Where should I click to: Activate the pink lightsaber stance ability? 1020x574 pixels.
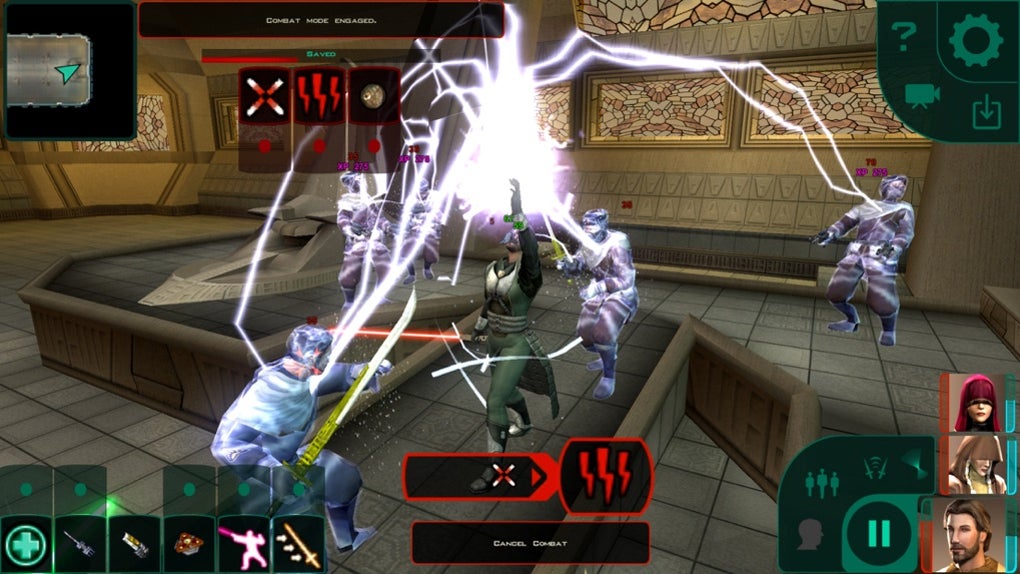click(x=243, y=545)
